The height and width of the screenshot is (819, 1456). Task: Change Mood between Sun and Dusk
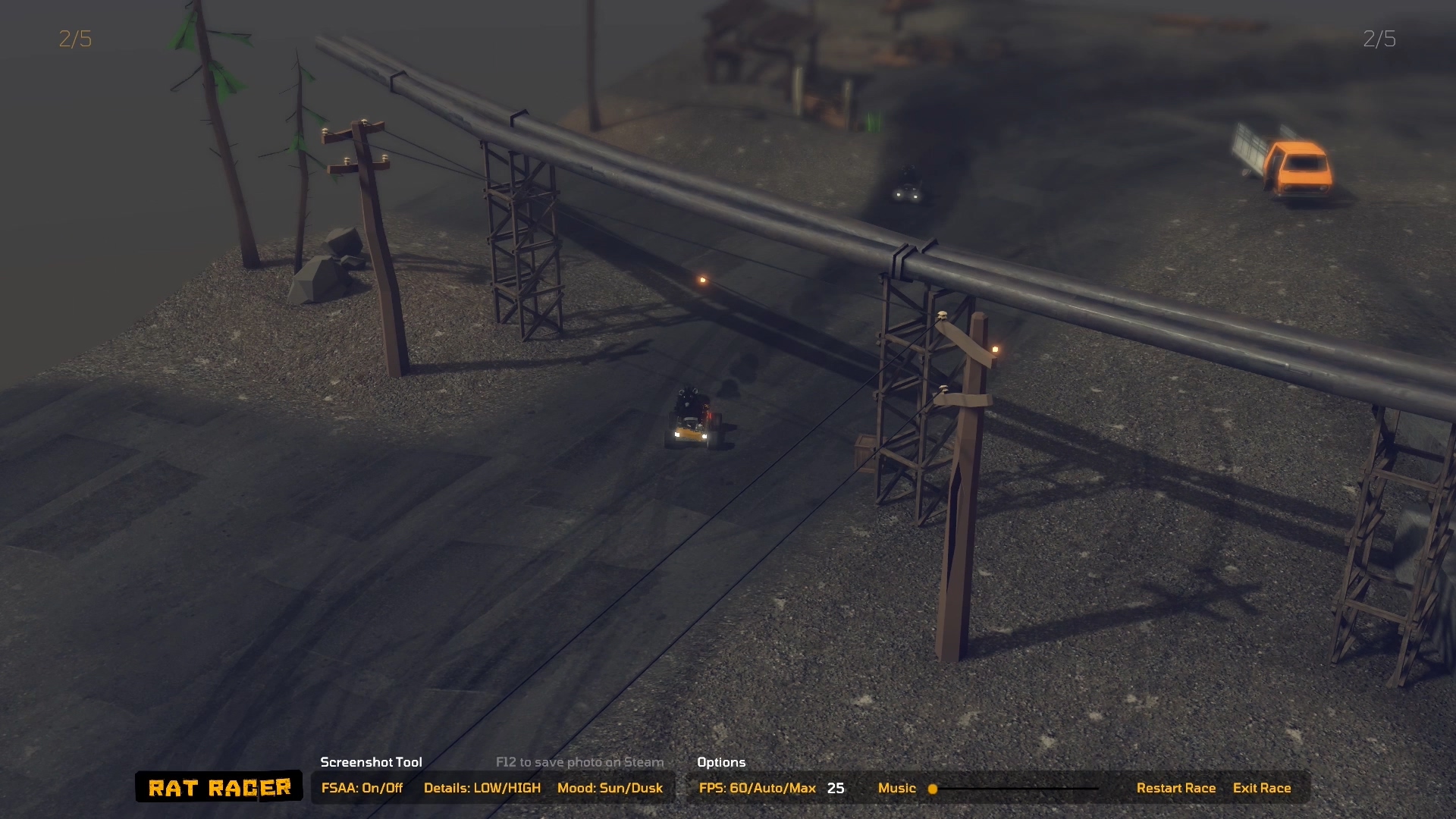click(610, 788)
